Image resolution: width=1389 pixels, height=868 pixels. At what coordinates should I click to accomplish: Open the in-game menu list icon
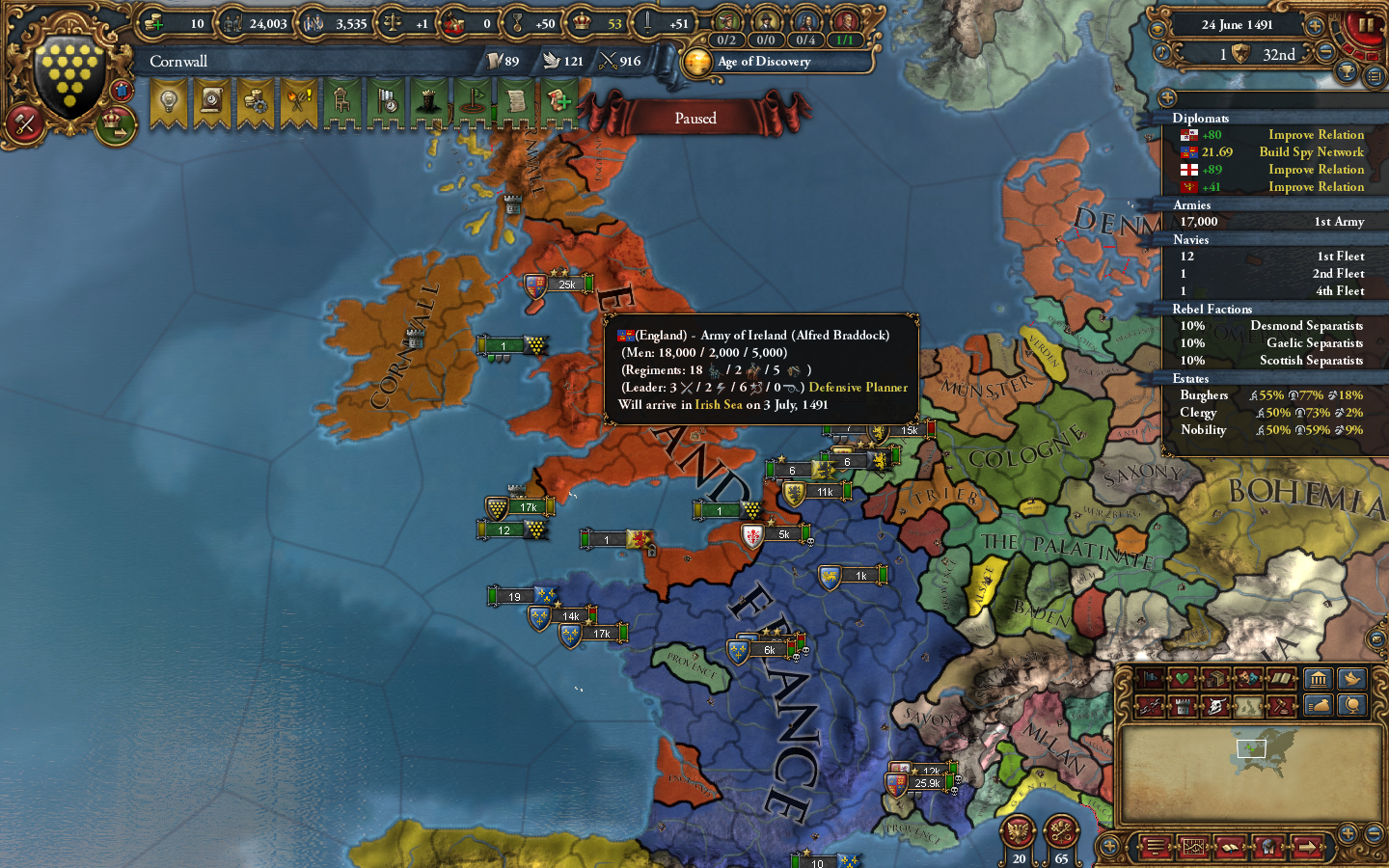click(x=1157, y=848)
